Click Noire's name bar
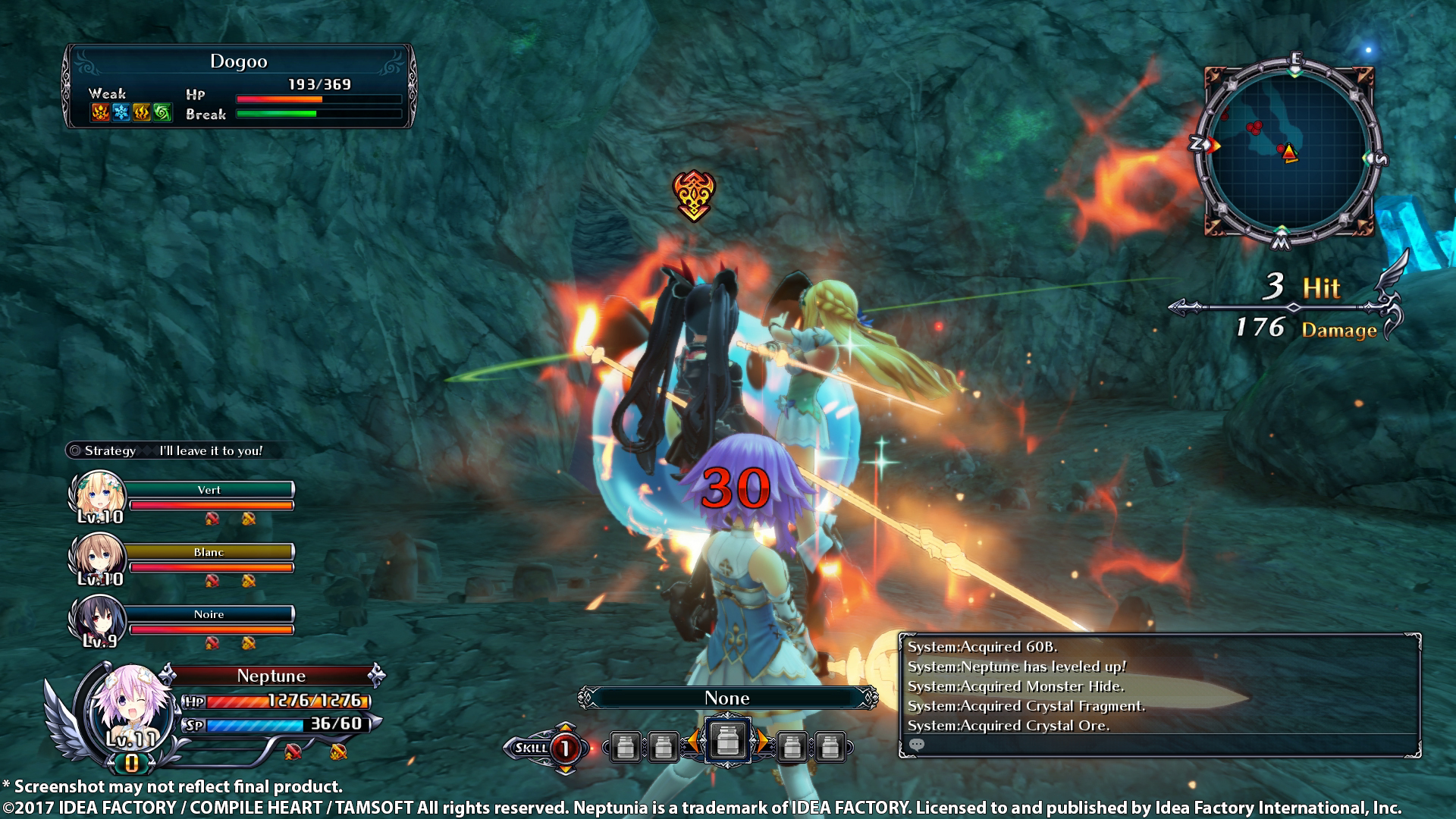This screenshot has height=819, width=1456. click(x=209, y=614)
